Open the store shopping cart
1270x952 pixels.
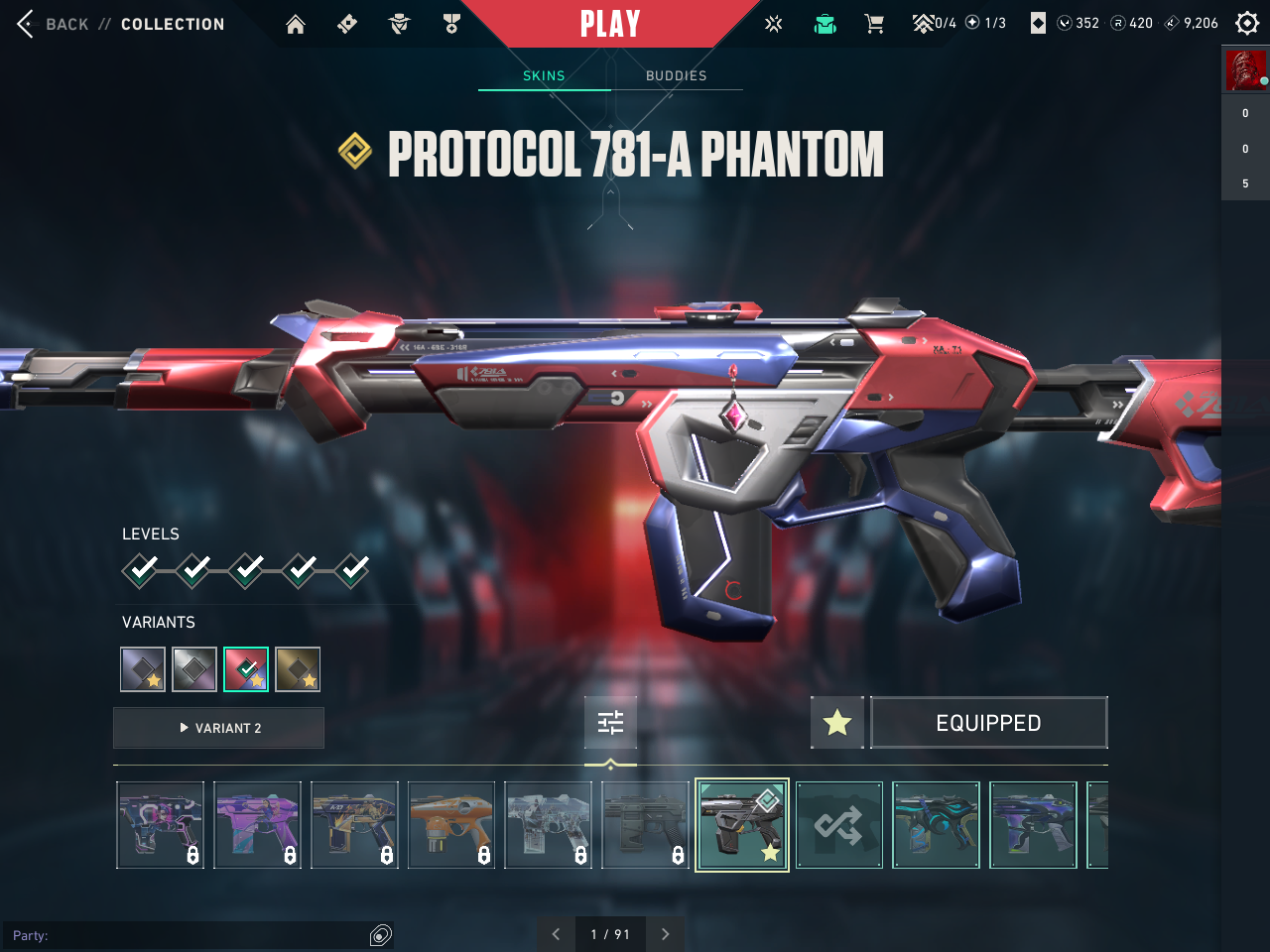tap(874, 24)
